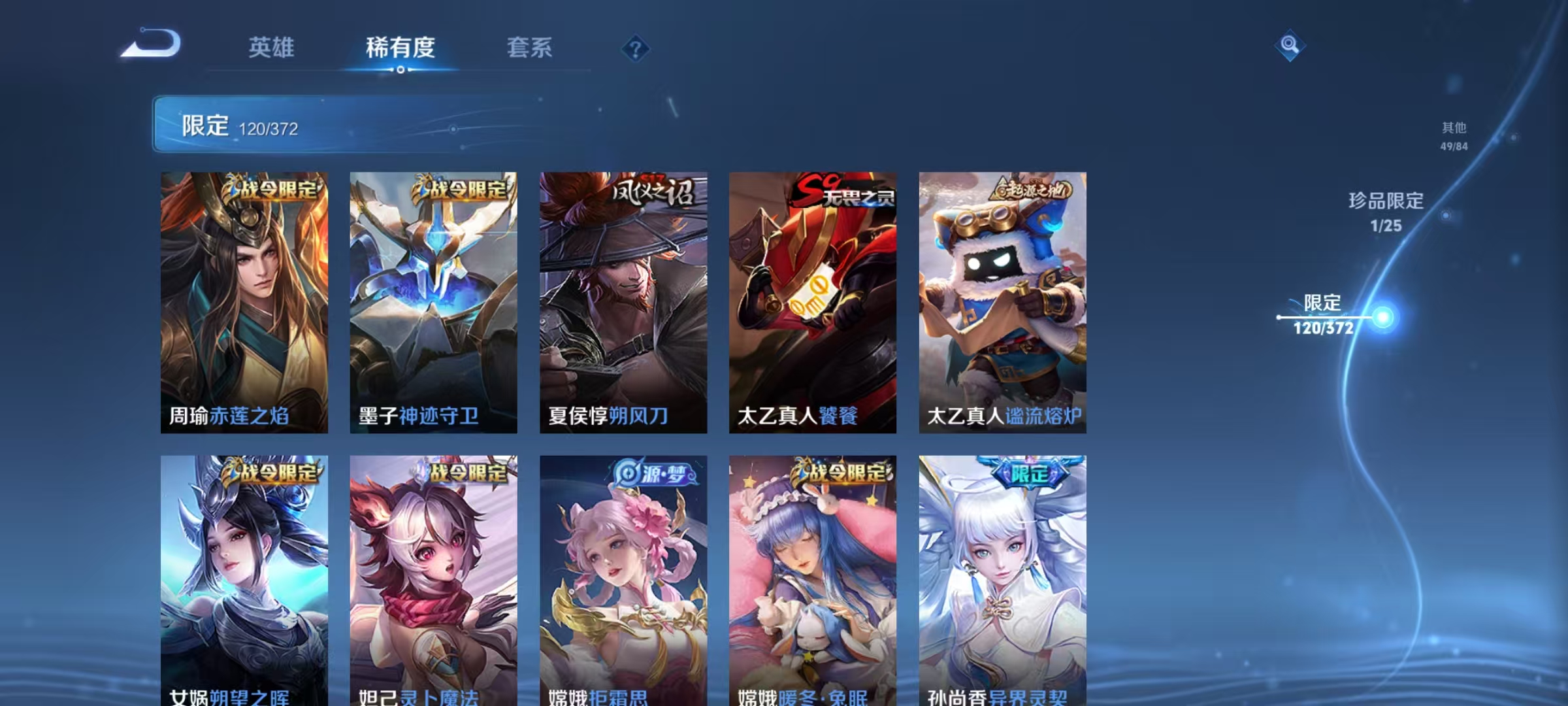Image resolution: width=1568 pixels, height=706 pixels.
Task: View the 夏侯惇朔风刀 skin
Action: 623,301
